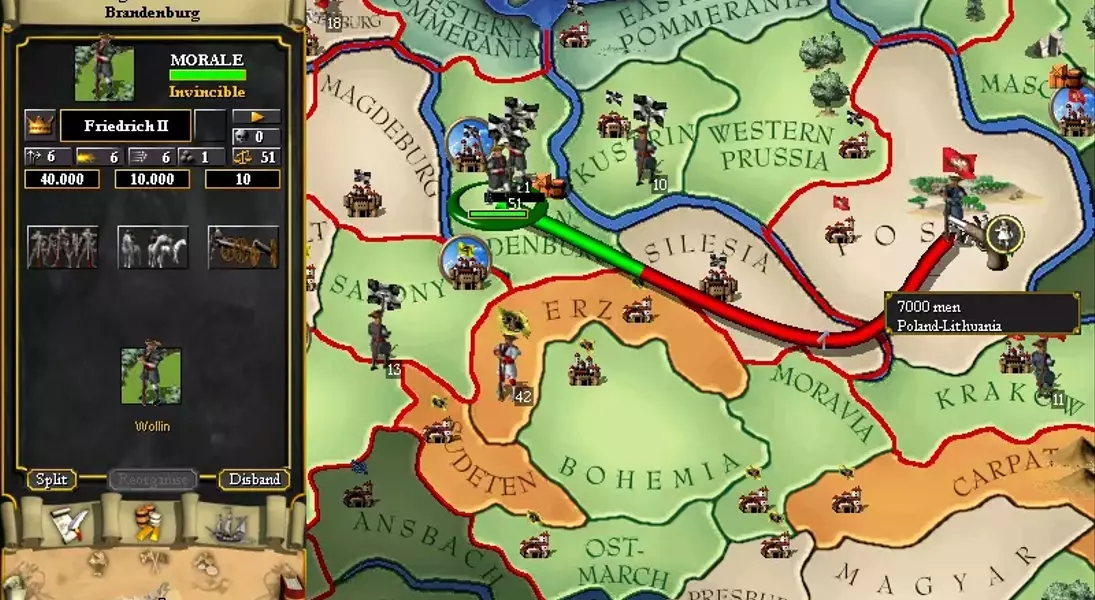Image resolution: width=1095 pixels, height=600 pixels.
Task: Split the selected army
Action: (51, 479)
